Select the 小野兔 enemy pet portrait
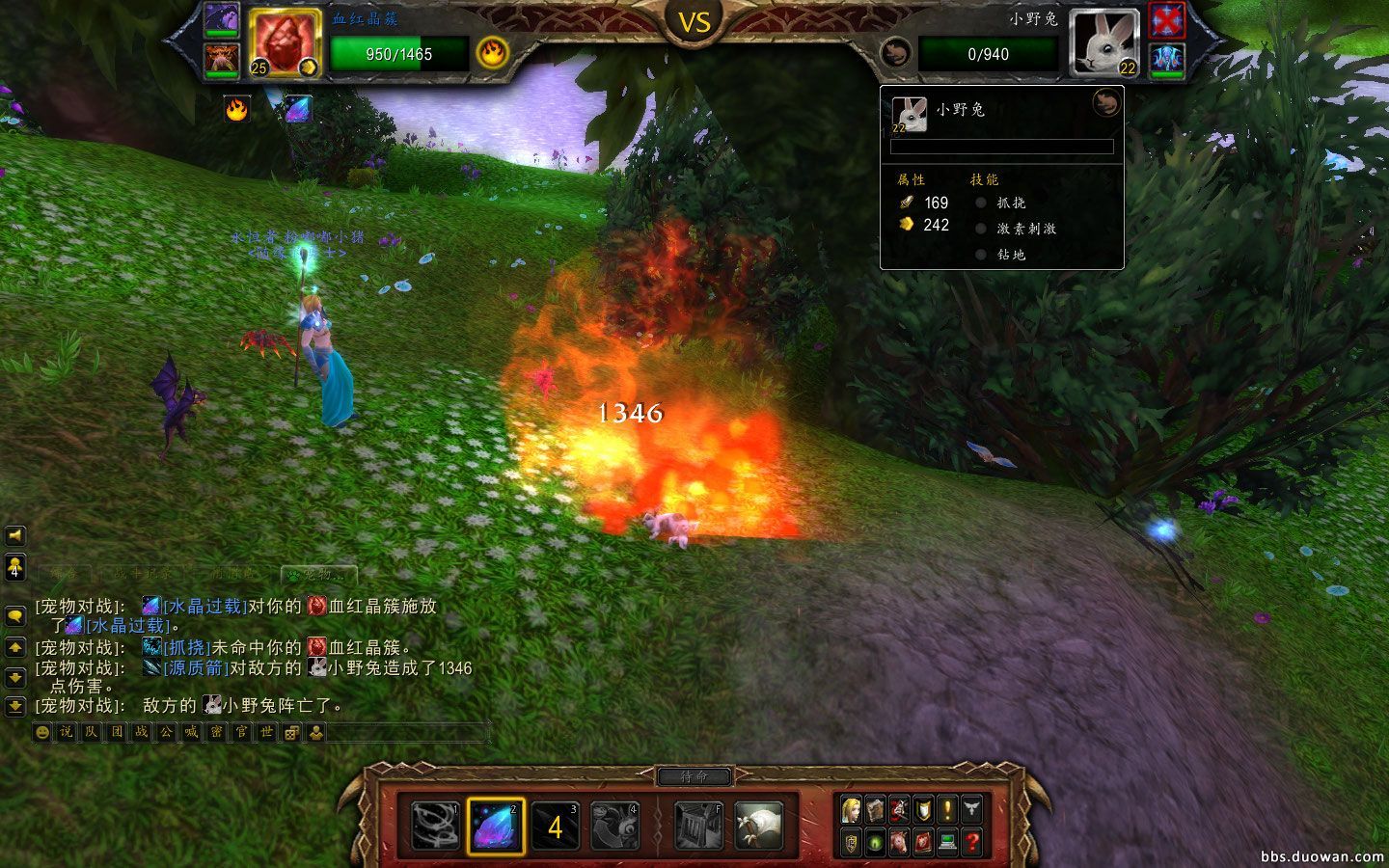Image resolution: width=1389 pixels, height=868 pixels. (x=1104, y=41)
